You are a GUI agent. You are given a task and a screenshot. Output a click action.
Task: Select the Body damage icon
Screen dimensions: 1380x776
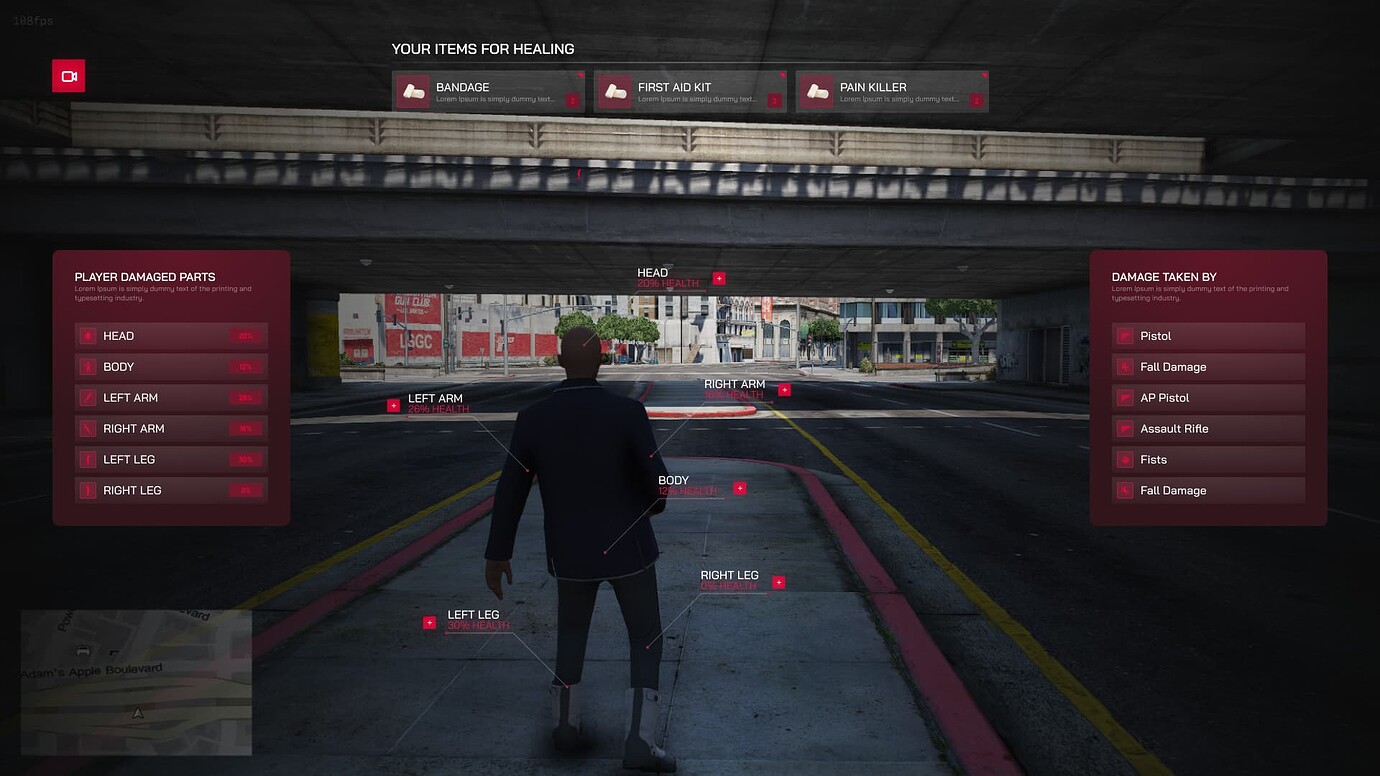point(86,366)
